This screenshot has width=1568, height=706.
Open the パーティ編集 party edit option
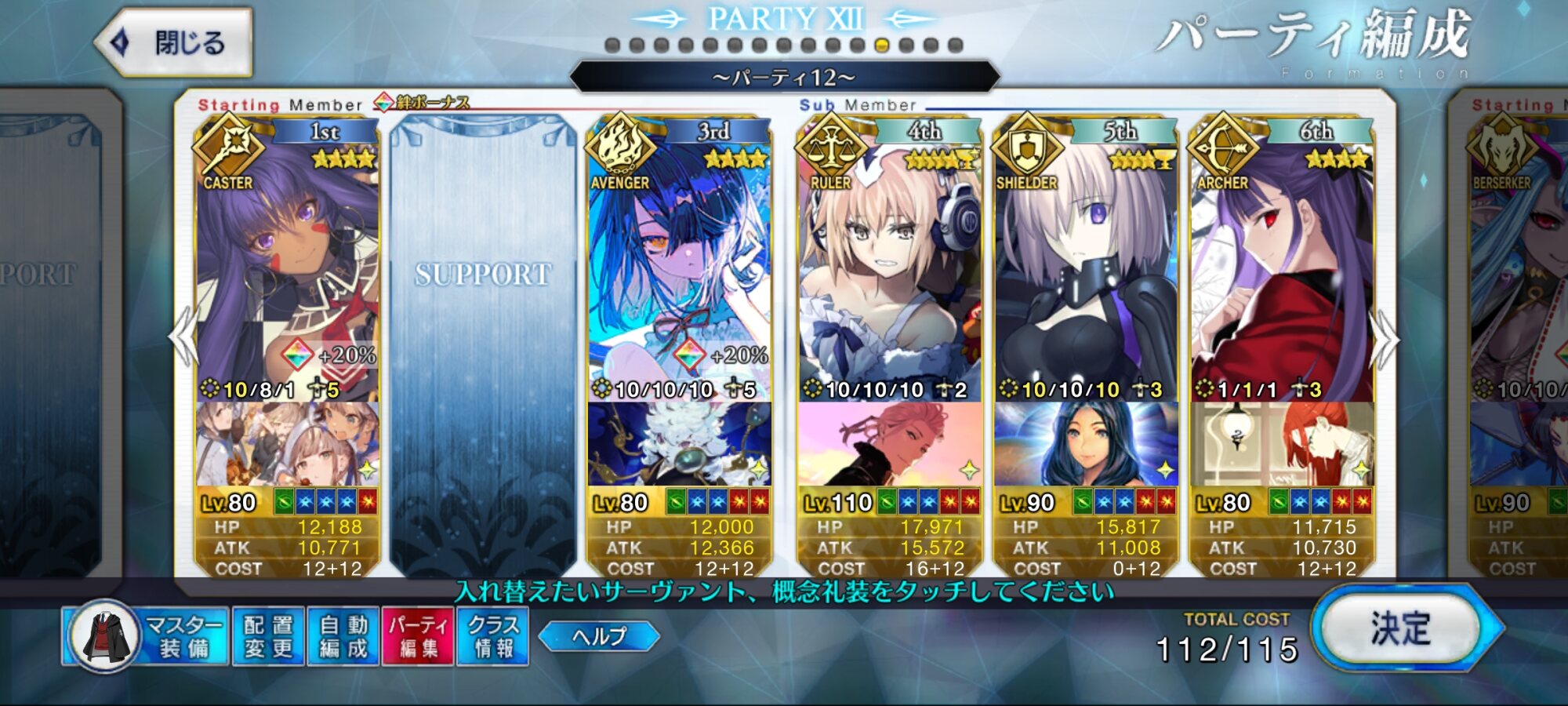(418, 636)
